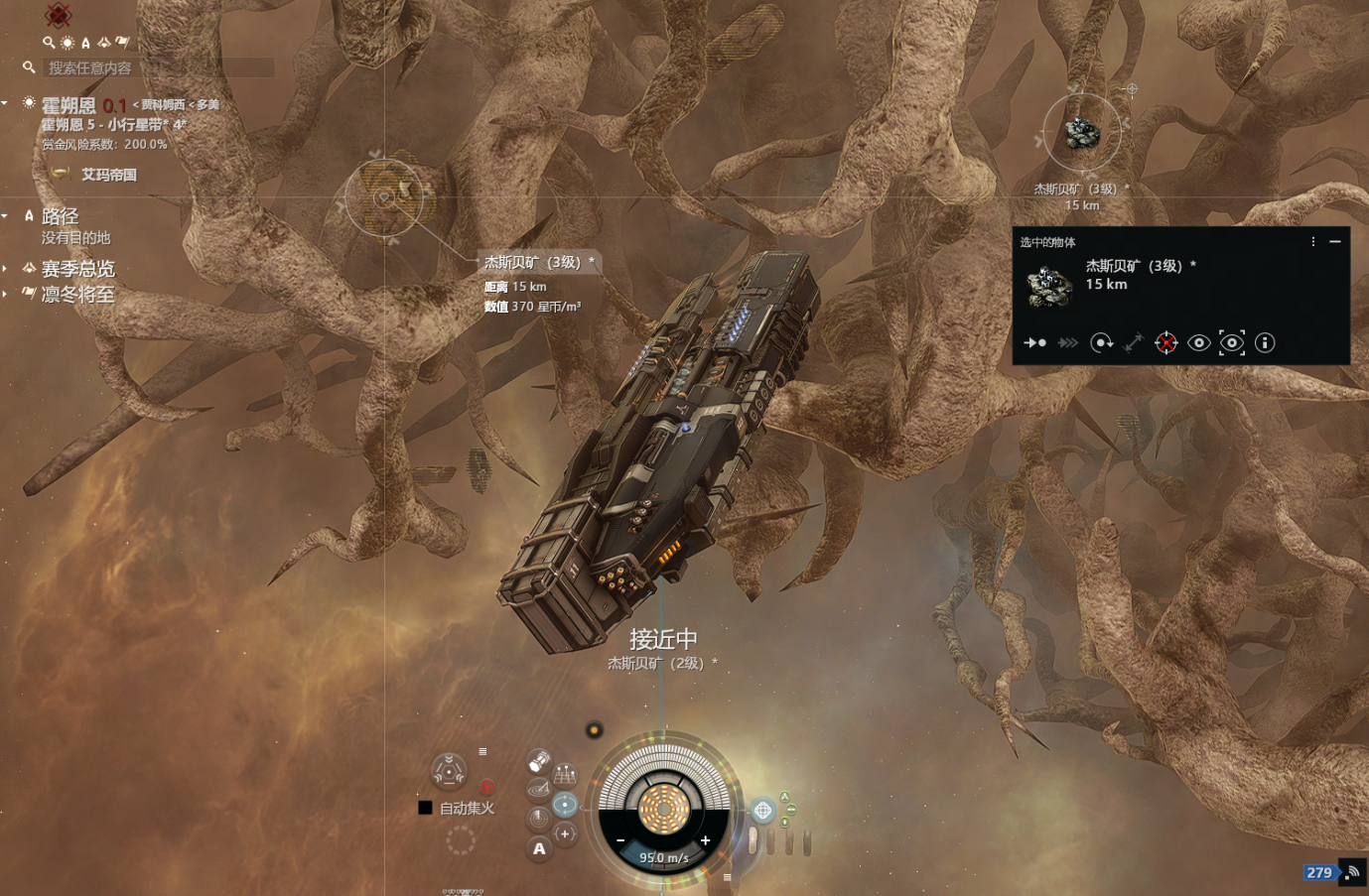Click the Look At eye icon

[x=1199, y=342]
